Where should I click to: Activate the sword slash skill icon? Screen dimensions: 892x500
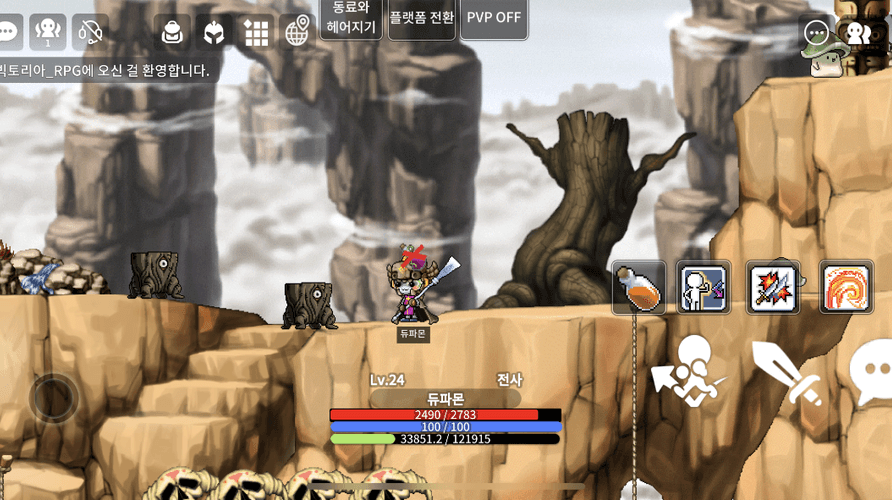[x=772, y=288]
